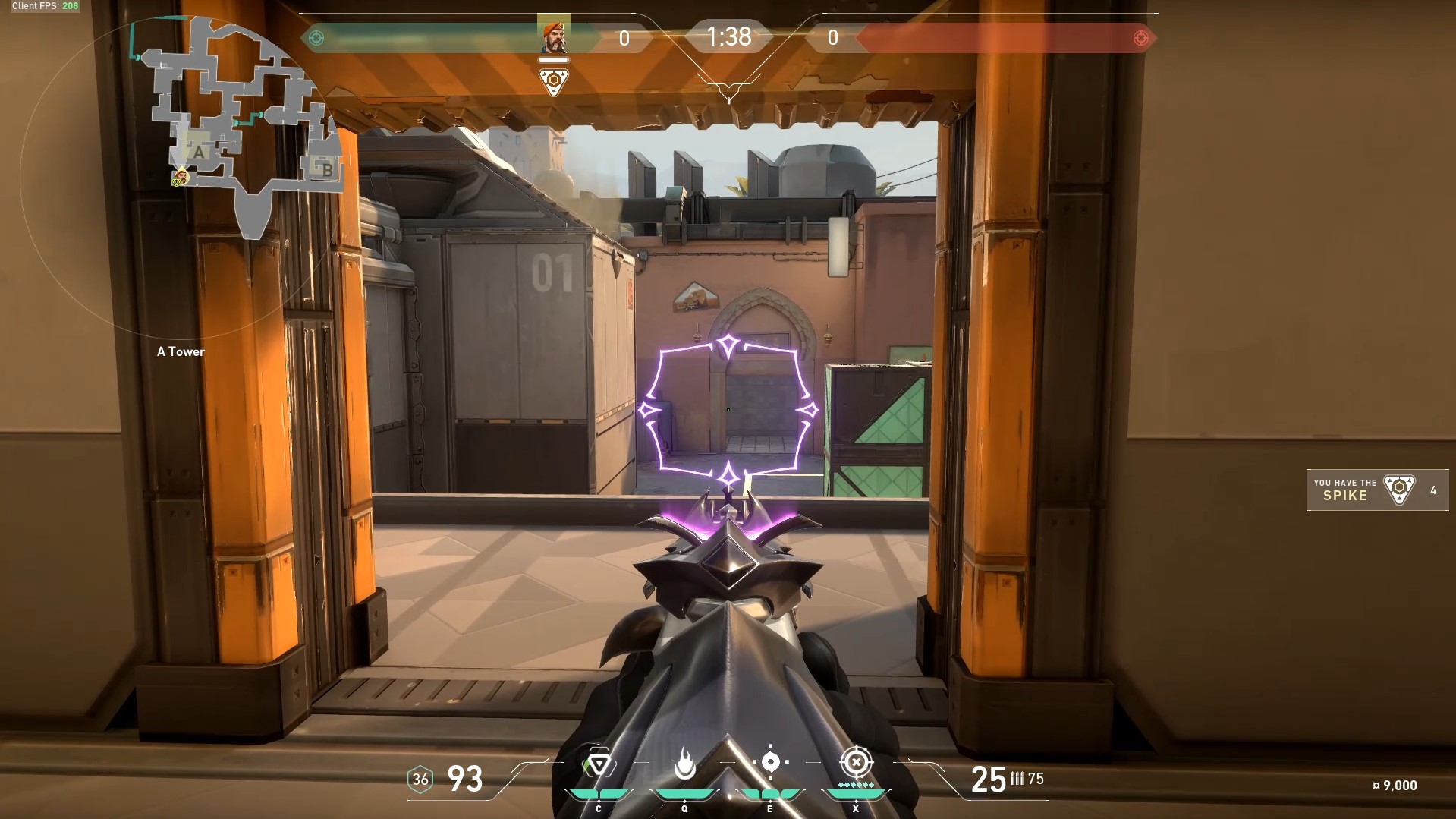Click the red enemy team emblem
Screen dimensions: 1456x819
pyautogui.click(x=1140, y=38)
